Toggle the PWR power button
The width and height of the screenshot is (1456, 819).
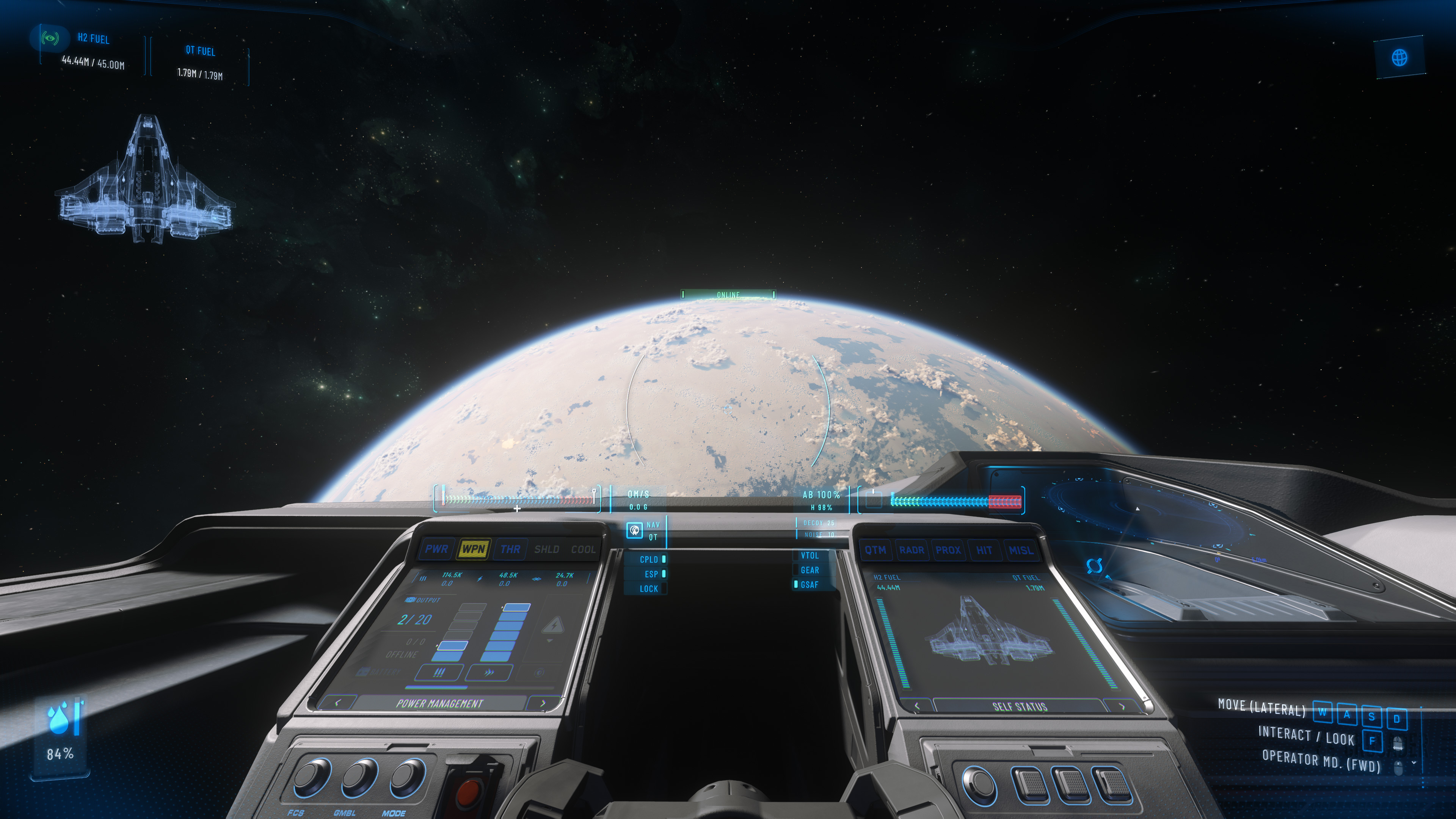[436, 549]
